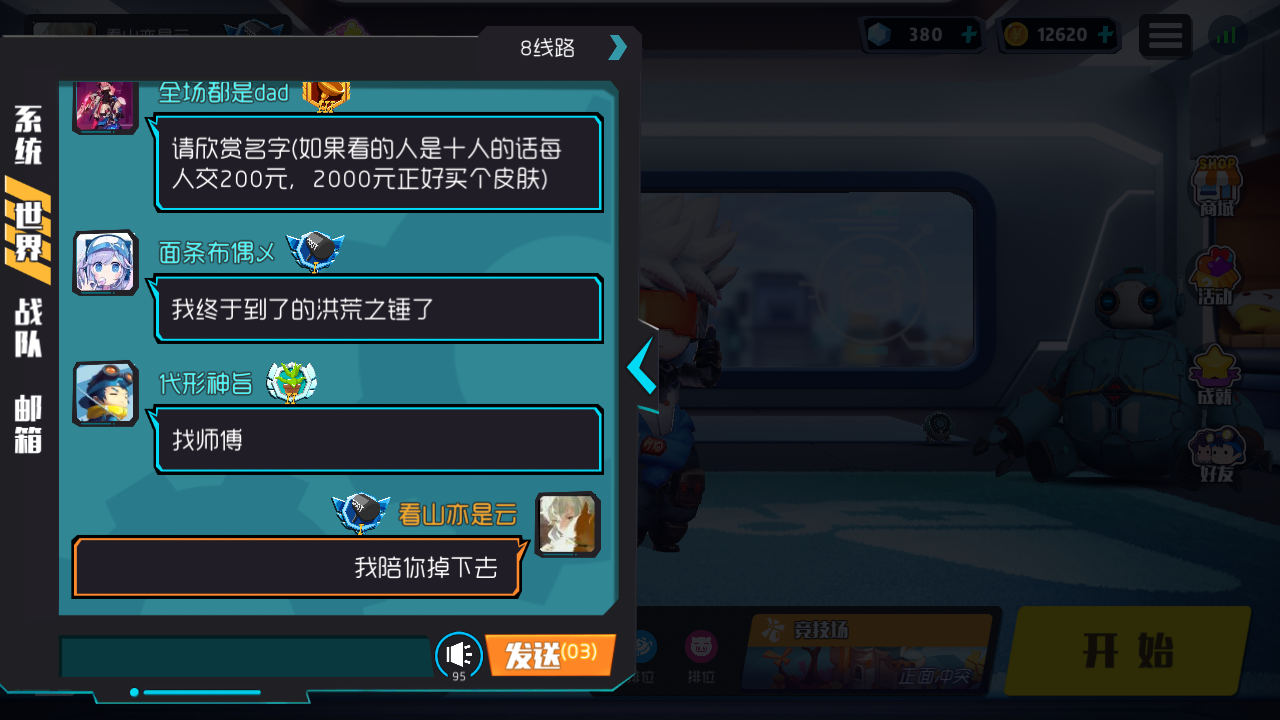Switch to the 系统 system chat tab
The height and width of the screenshot is (720, 1280).
coord(24,137)
